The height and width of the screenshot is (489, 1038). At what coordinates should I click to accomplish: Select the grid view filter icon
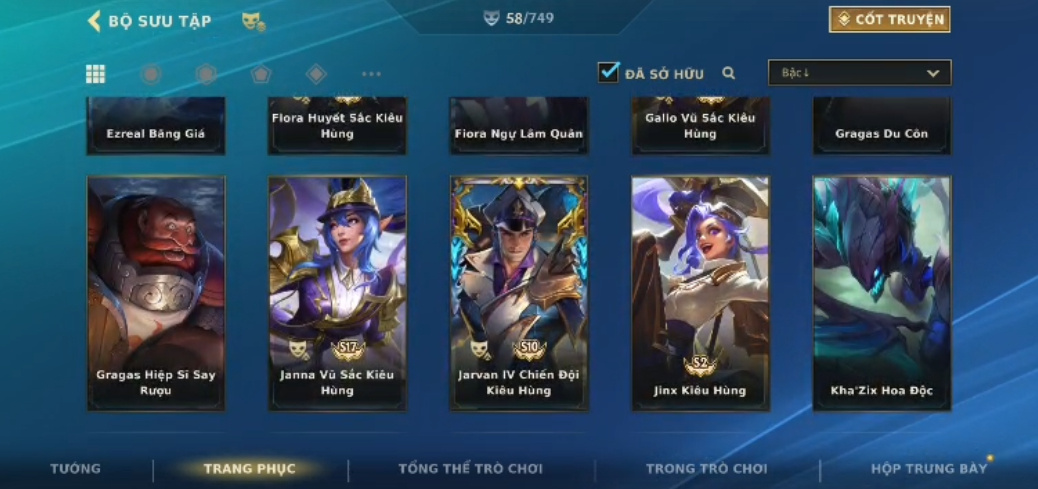(x=95, y=73)
